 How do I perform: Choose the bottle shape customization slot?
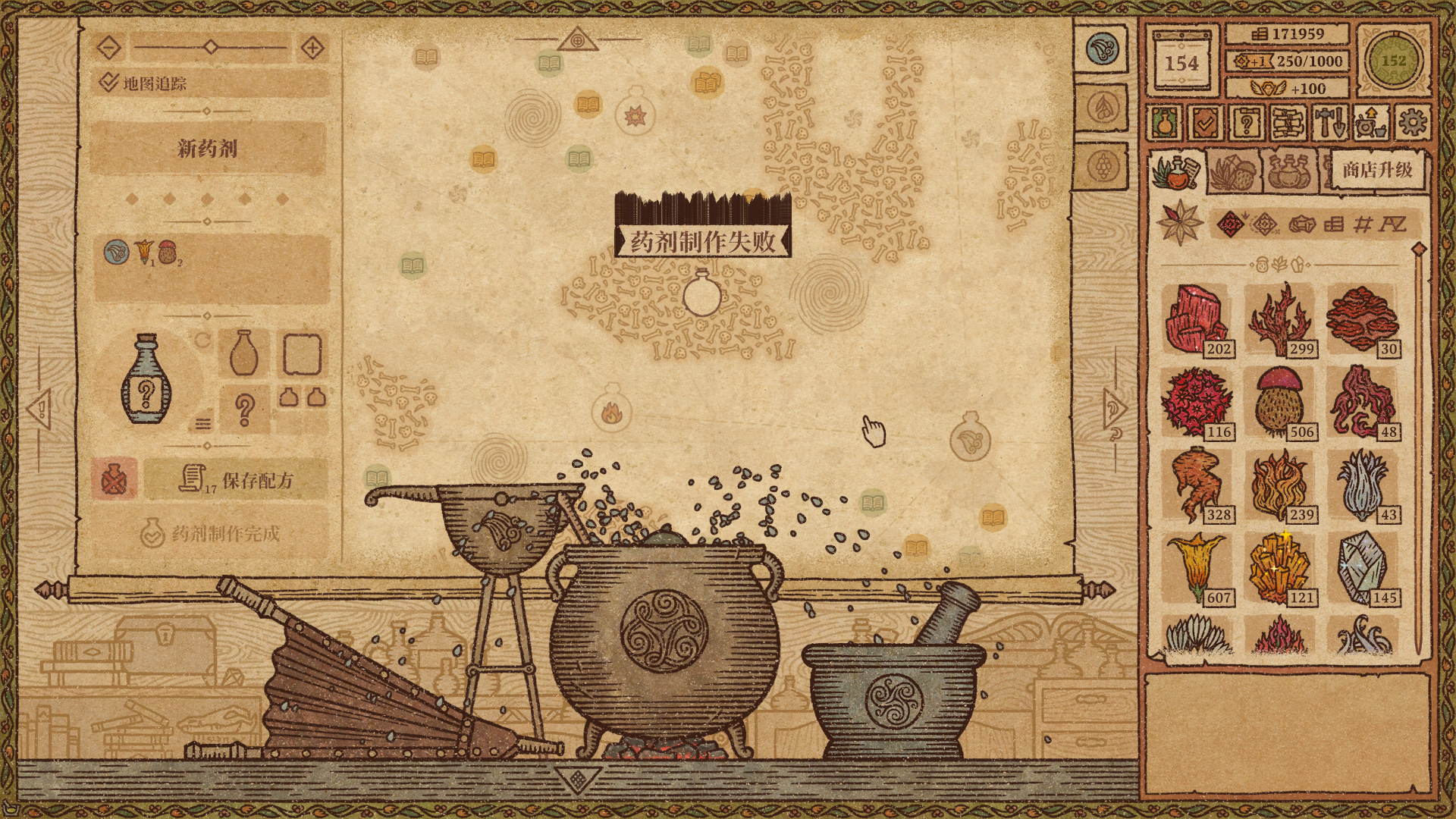tap(243, 353)
